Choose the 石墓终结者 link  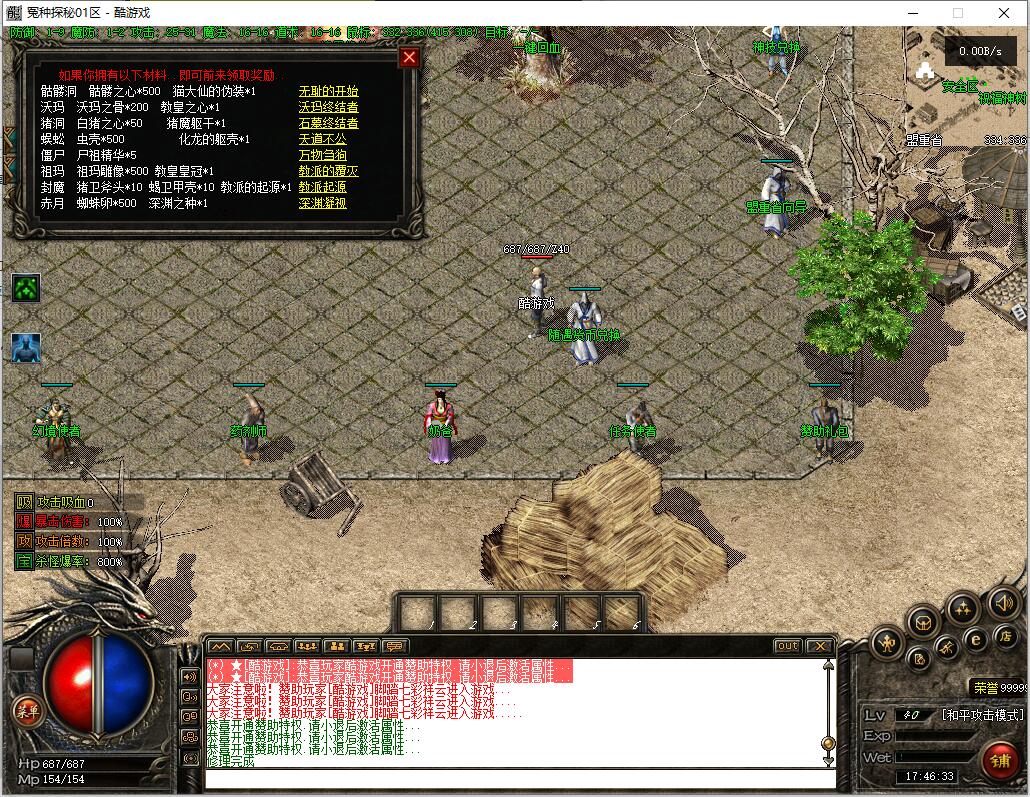click(328, 123)
